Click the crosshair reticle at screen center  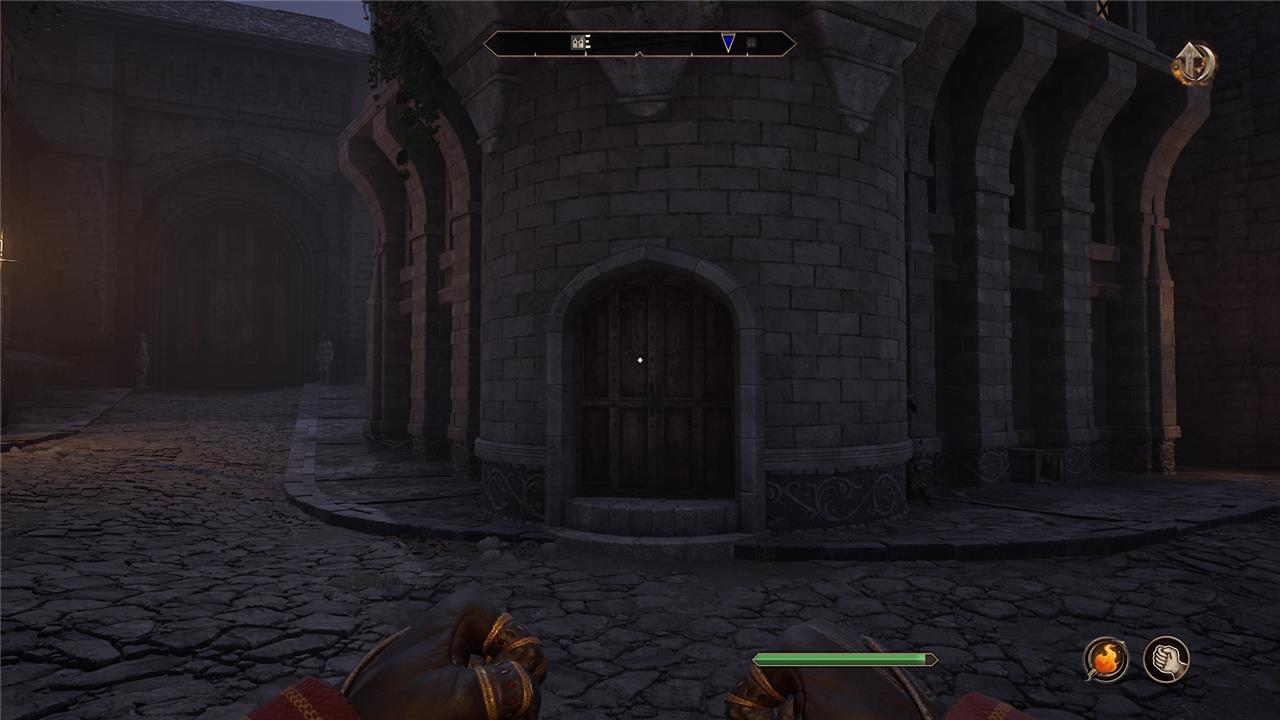tap(639, 357)
